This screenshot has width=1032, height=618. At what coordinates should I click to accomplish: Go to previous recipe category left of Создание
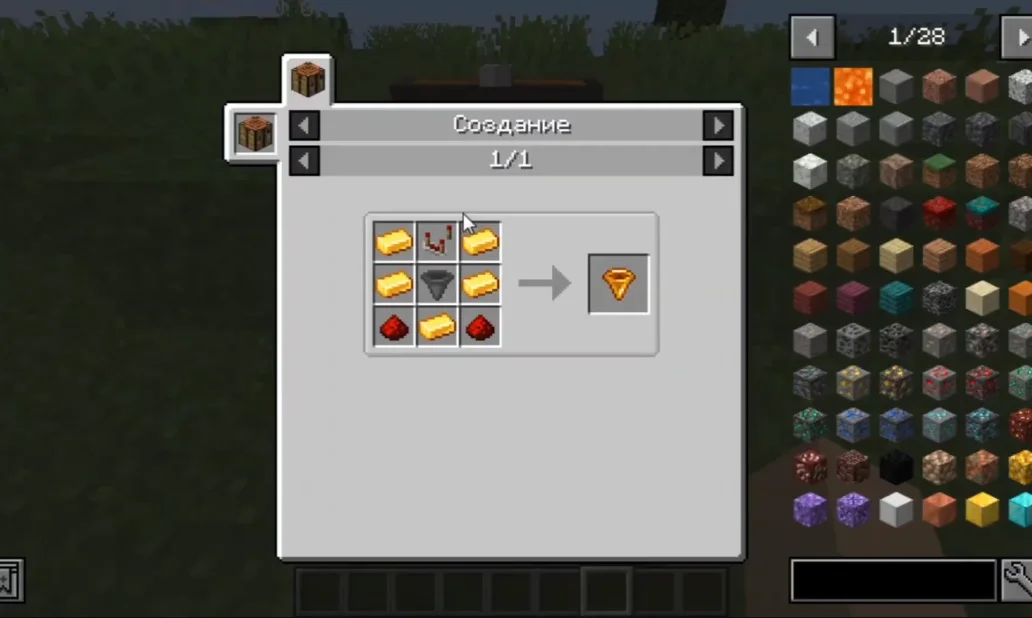(305, 125)
